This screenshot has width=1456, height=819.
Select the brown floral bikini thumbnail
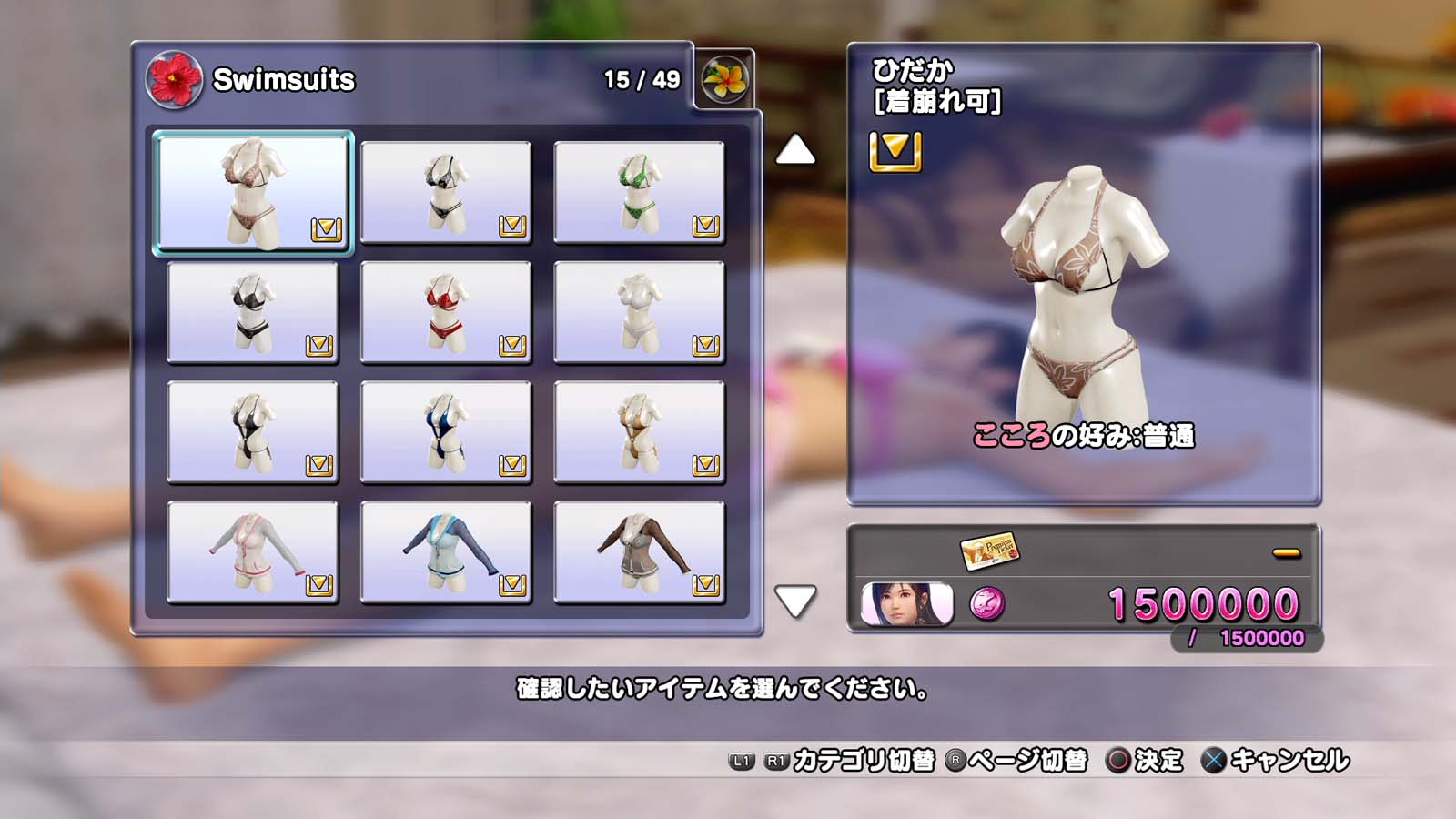coord(253,192)
